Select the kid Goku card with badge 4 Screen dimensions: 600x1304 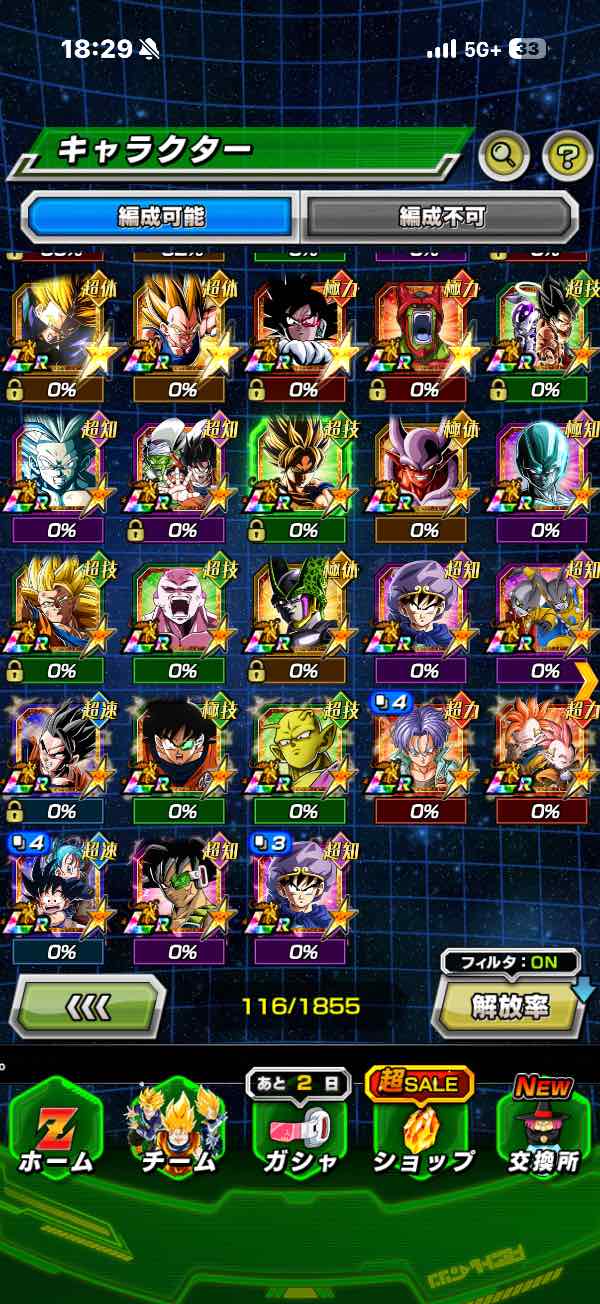coord(60,892)
